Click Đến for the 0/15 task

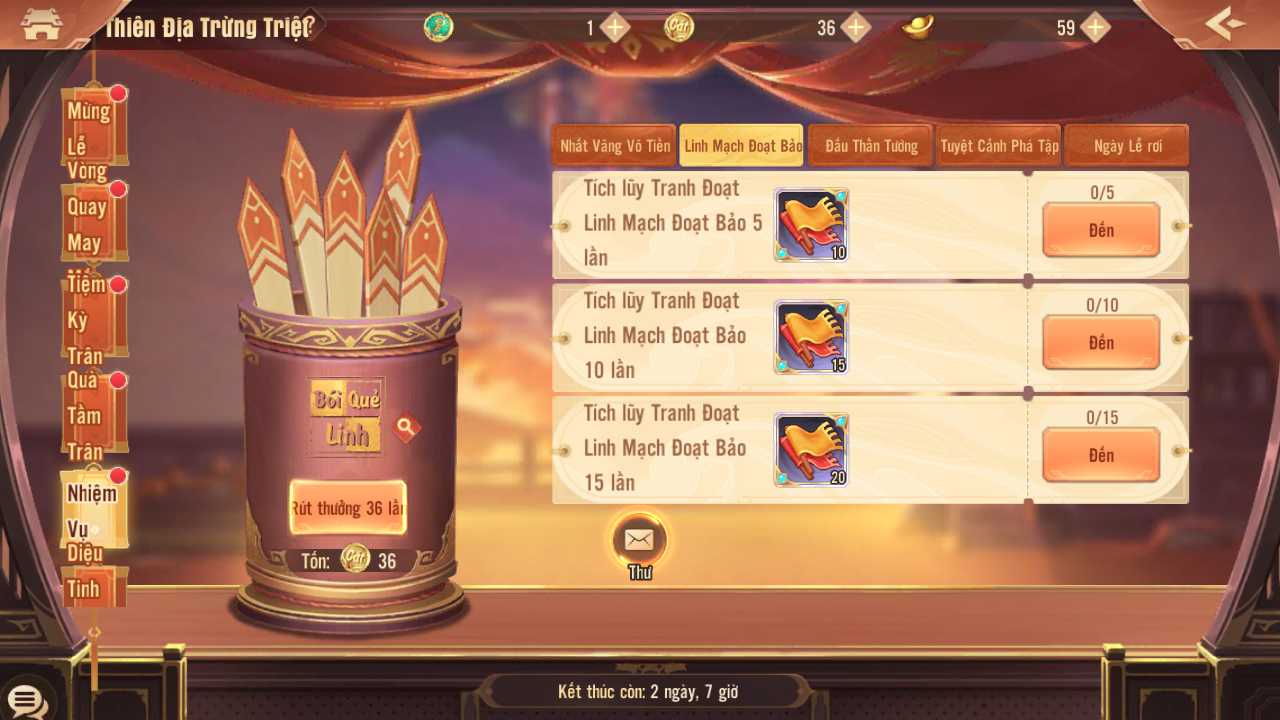(x=1101, y=456)
